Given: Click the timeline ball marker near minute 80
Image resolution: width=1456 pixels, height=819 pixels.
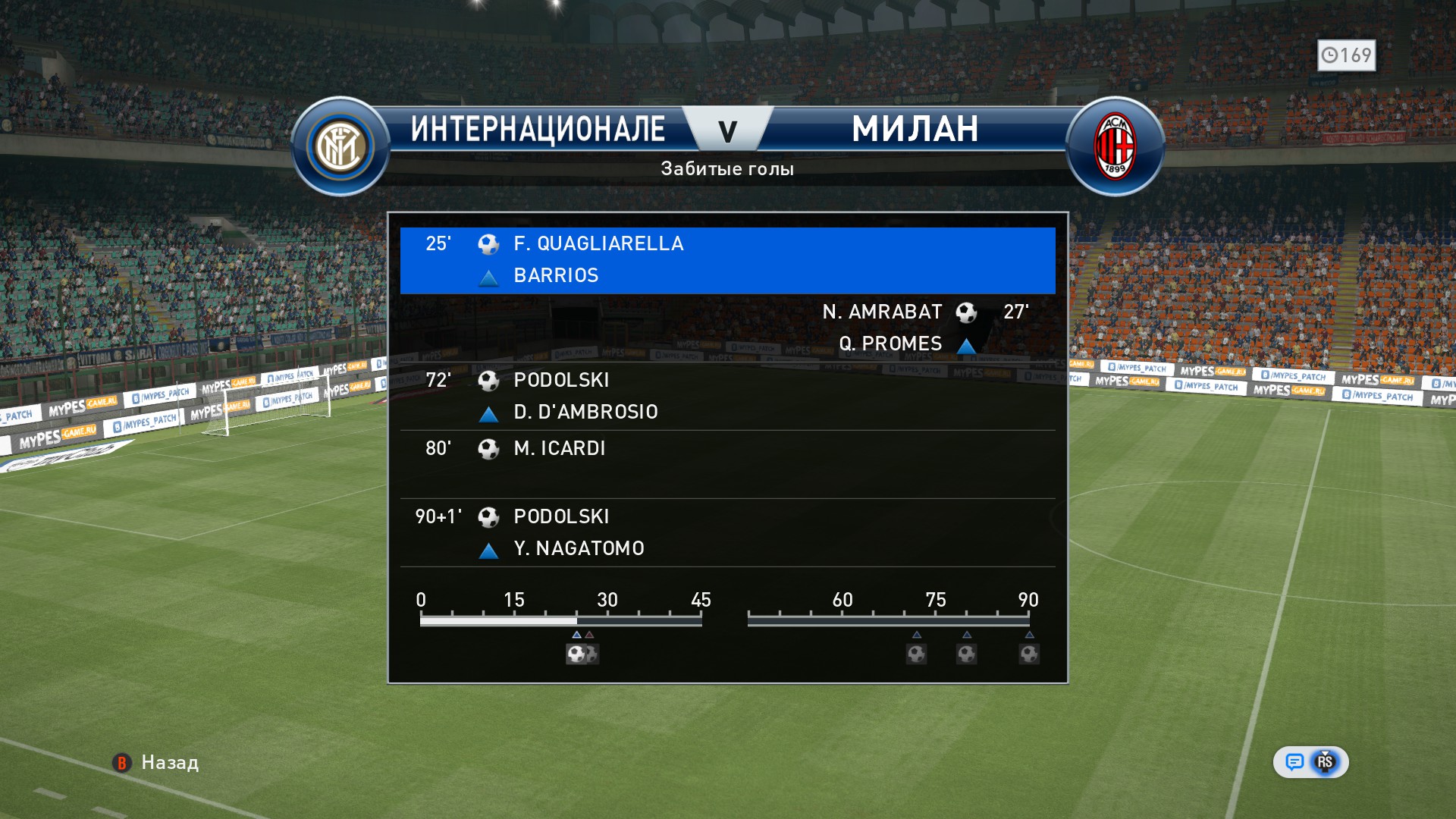Looking at the screenshot, I should pyautogui.click(x=966, y=654).
